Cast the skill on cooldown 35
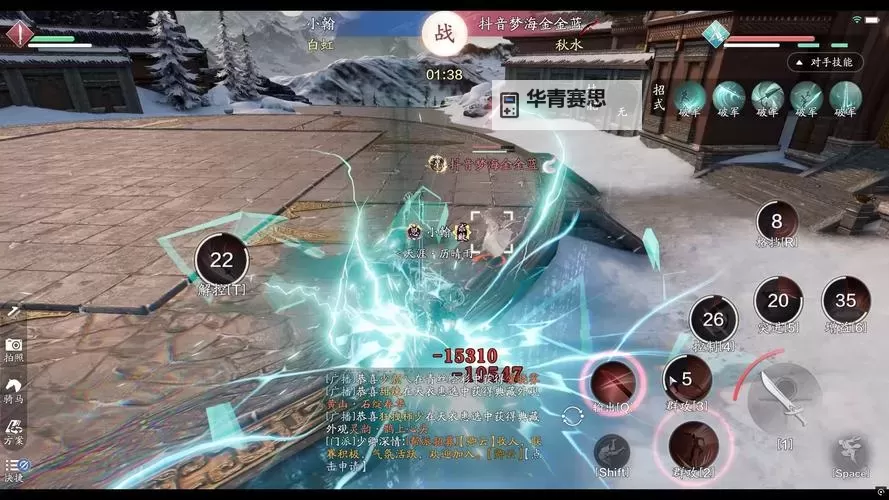Viewport: 889px width, 500px height. click(x=845, y=301)
